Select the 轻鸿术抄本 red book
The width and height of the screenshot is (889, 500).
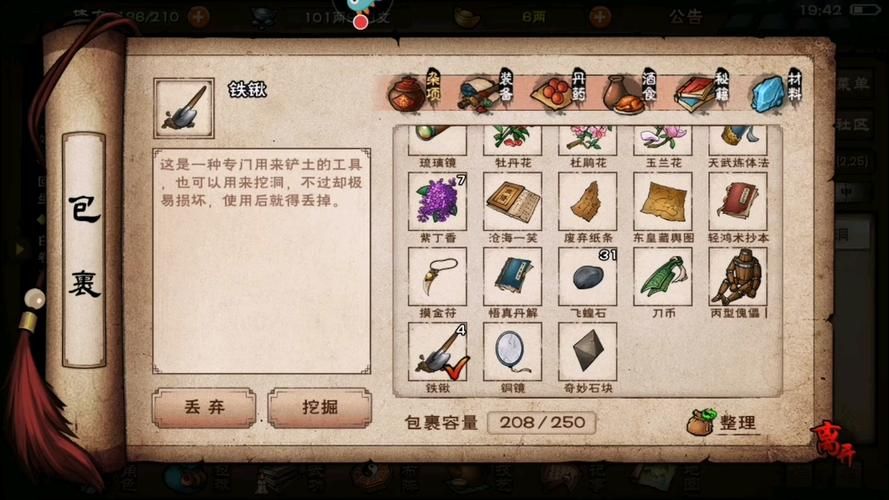tap(738, 201)
